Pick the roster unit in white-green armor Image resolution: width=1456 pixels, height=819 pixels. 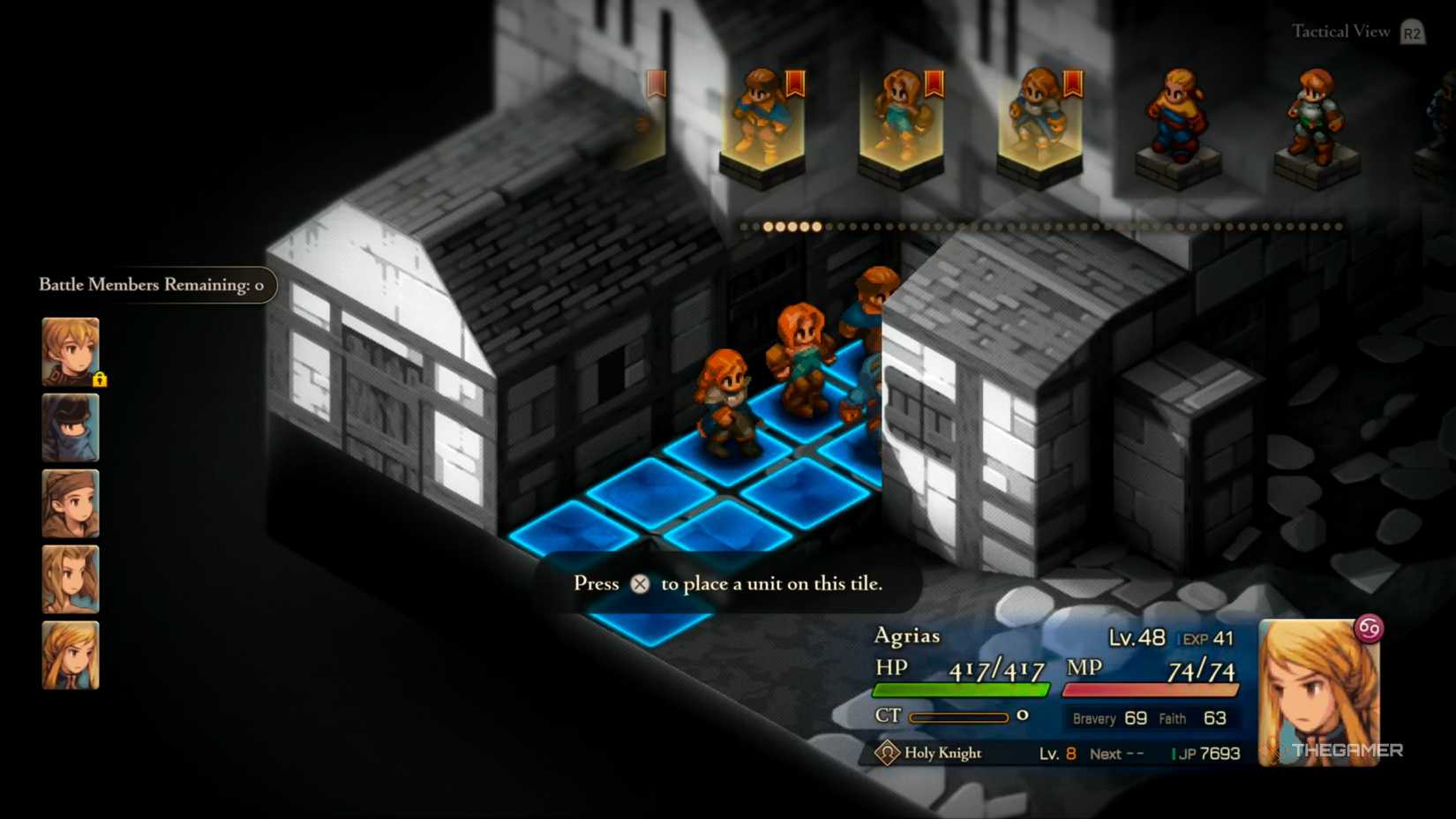(1315, 119)
